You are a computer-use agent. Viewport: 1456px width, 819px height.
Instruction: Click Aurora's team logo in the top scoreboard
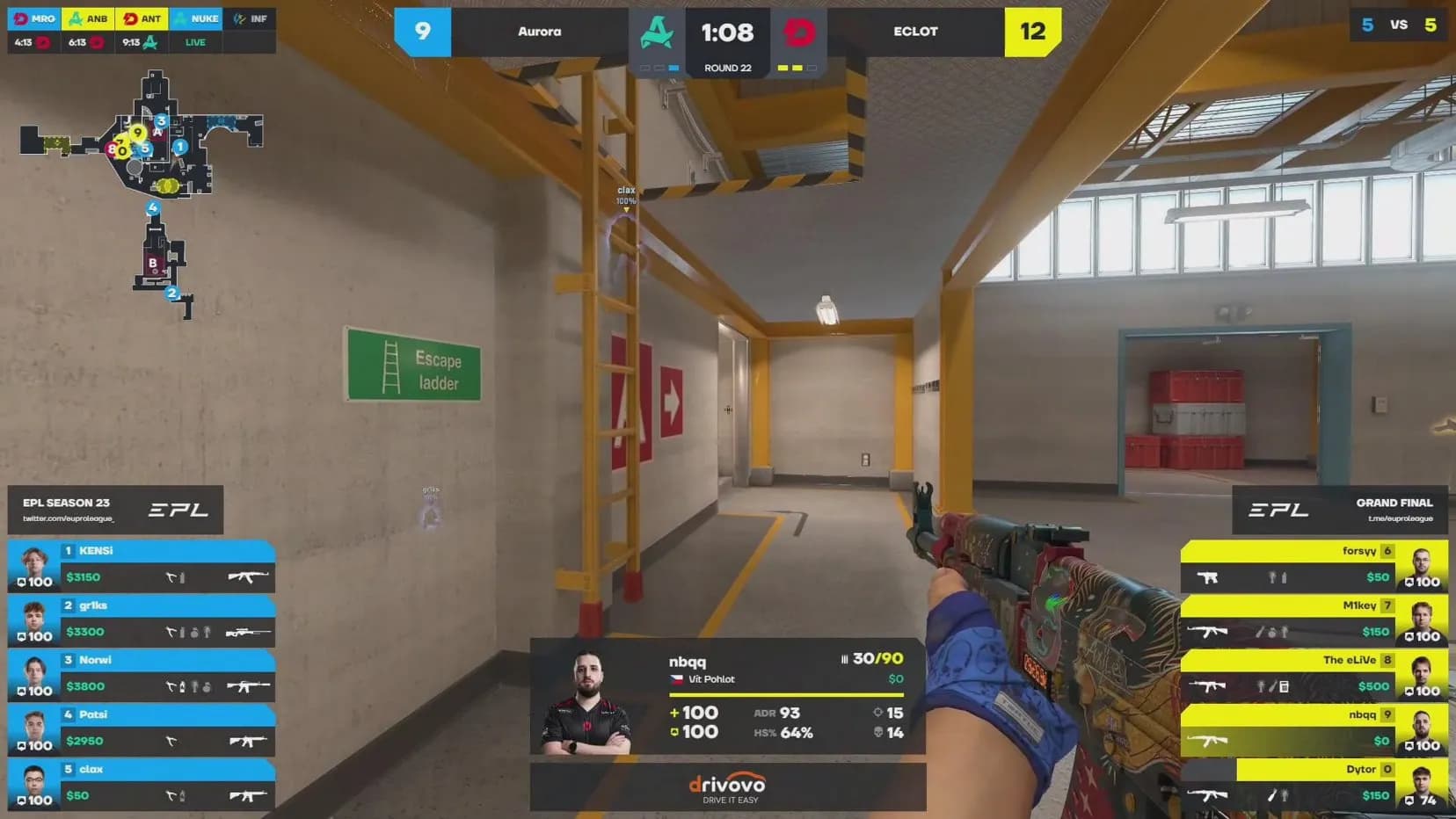[657, 32]
